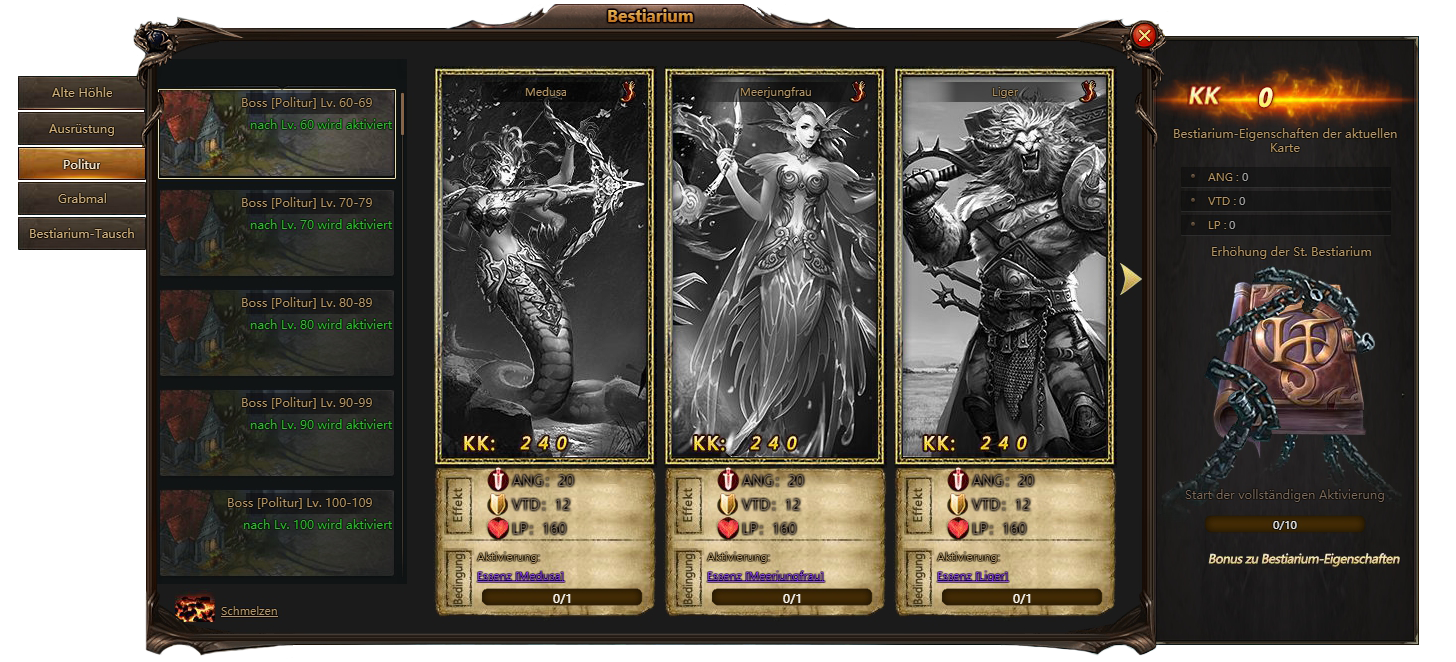Choose the Meerjungfrau card
Viewport: 1456px width, 662px height.
[775, 265]
